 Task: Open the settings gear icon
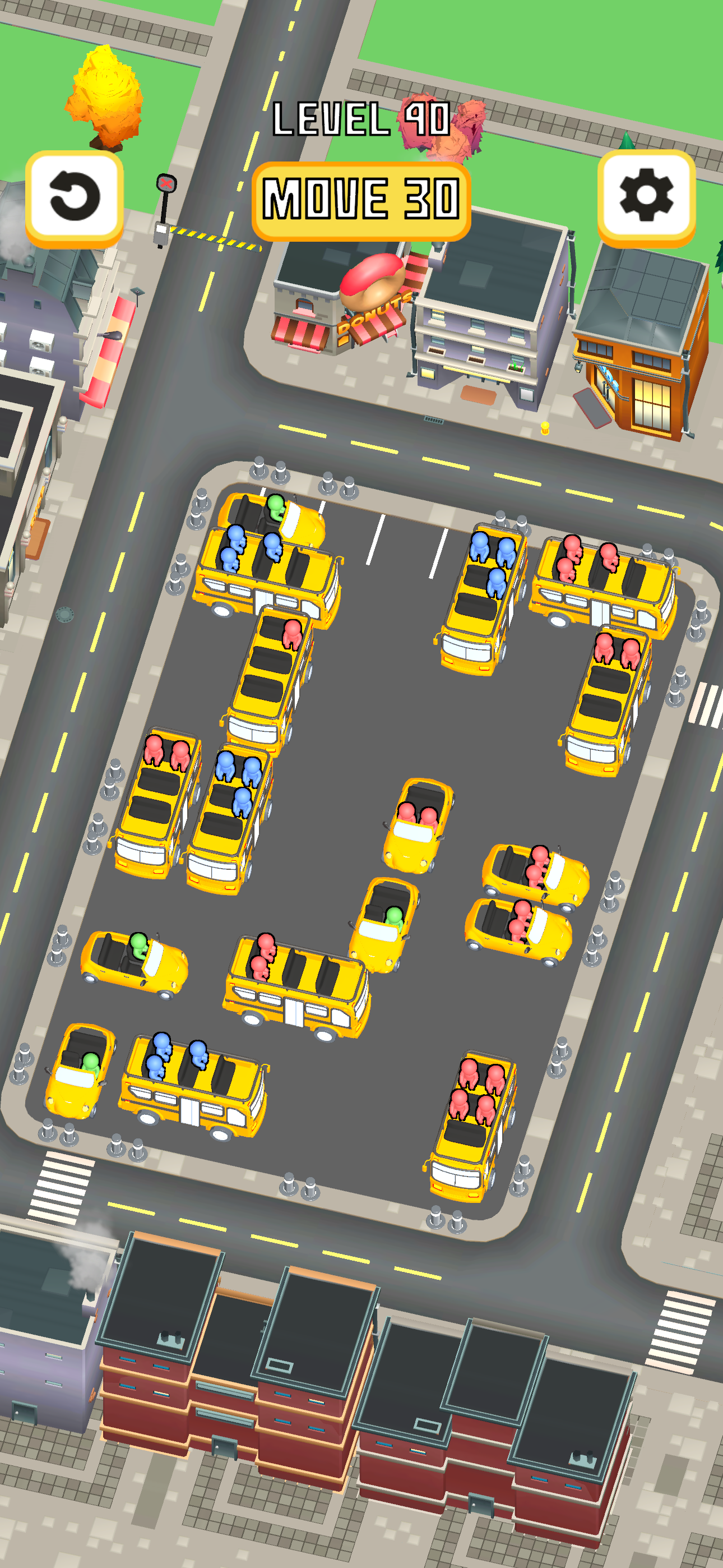[647, 195]
